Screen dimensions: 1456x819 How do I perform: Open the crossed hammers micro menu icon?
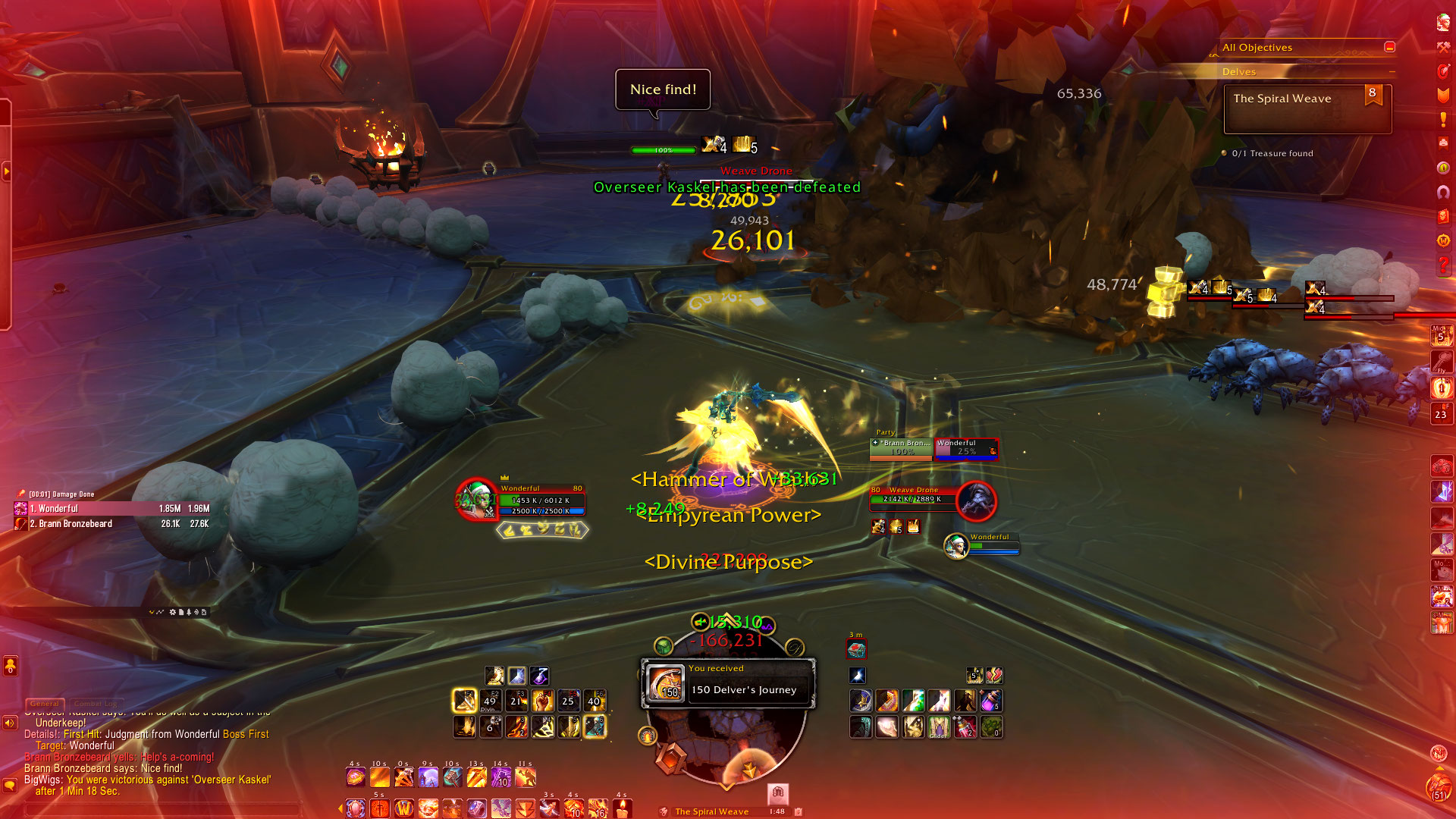[1443, 47]
